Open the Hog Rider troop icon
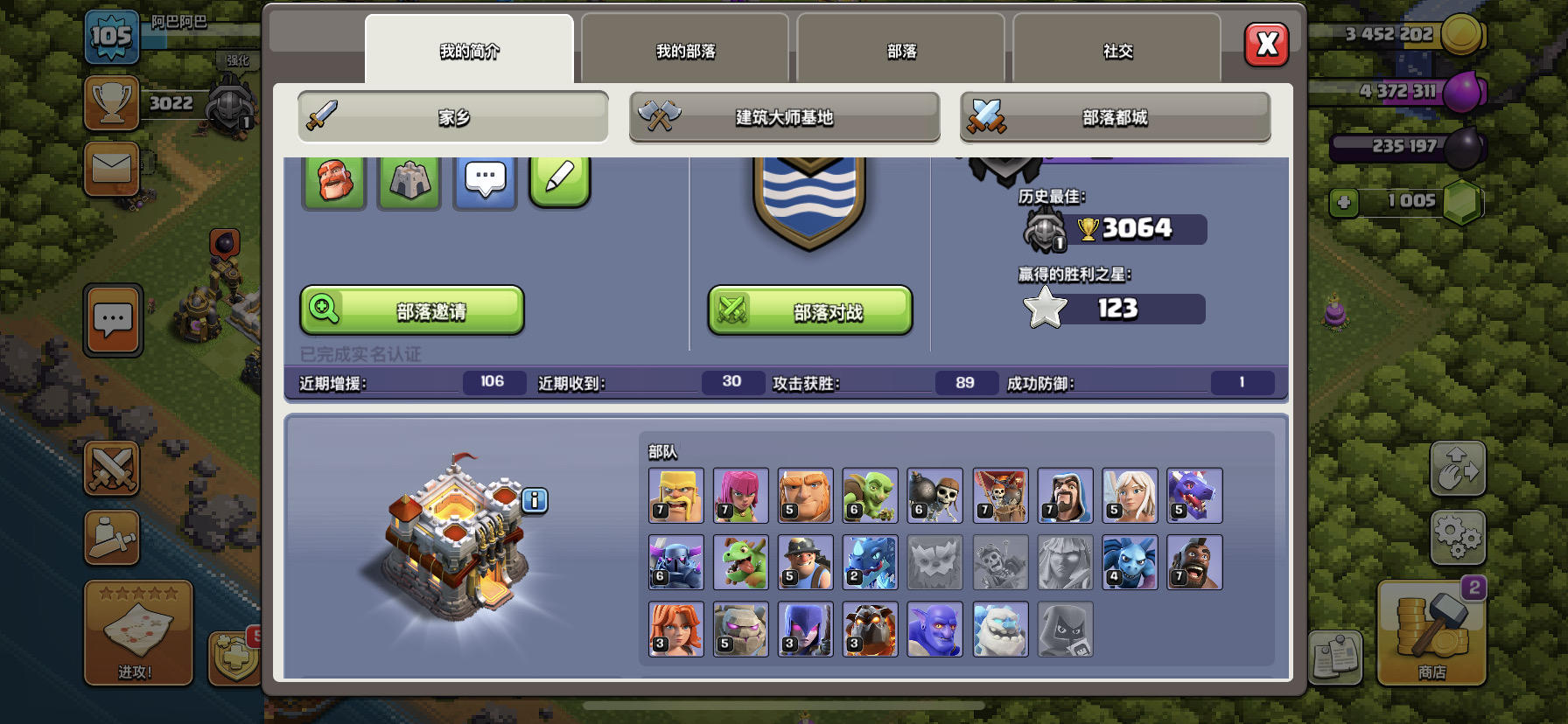Screen dimensions: 1568x724 tap(1193, 562)
